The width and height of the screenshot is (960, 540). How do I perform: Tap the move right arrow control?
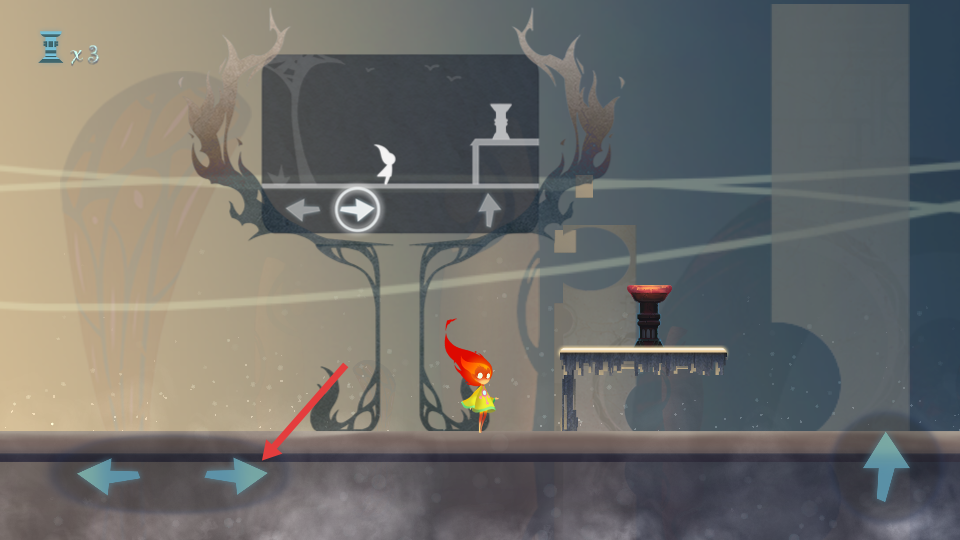[237, 474]
